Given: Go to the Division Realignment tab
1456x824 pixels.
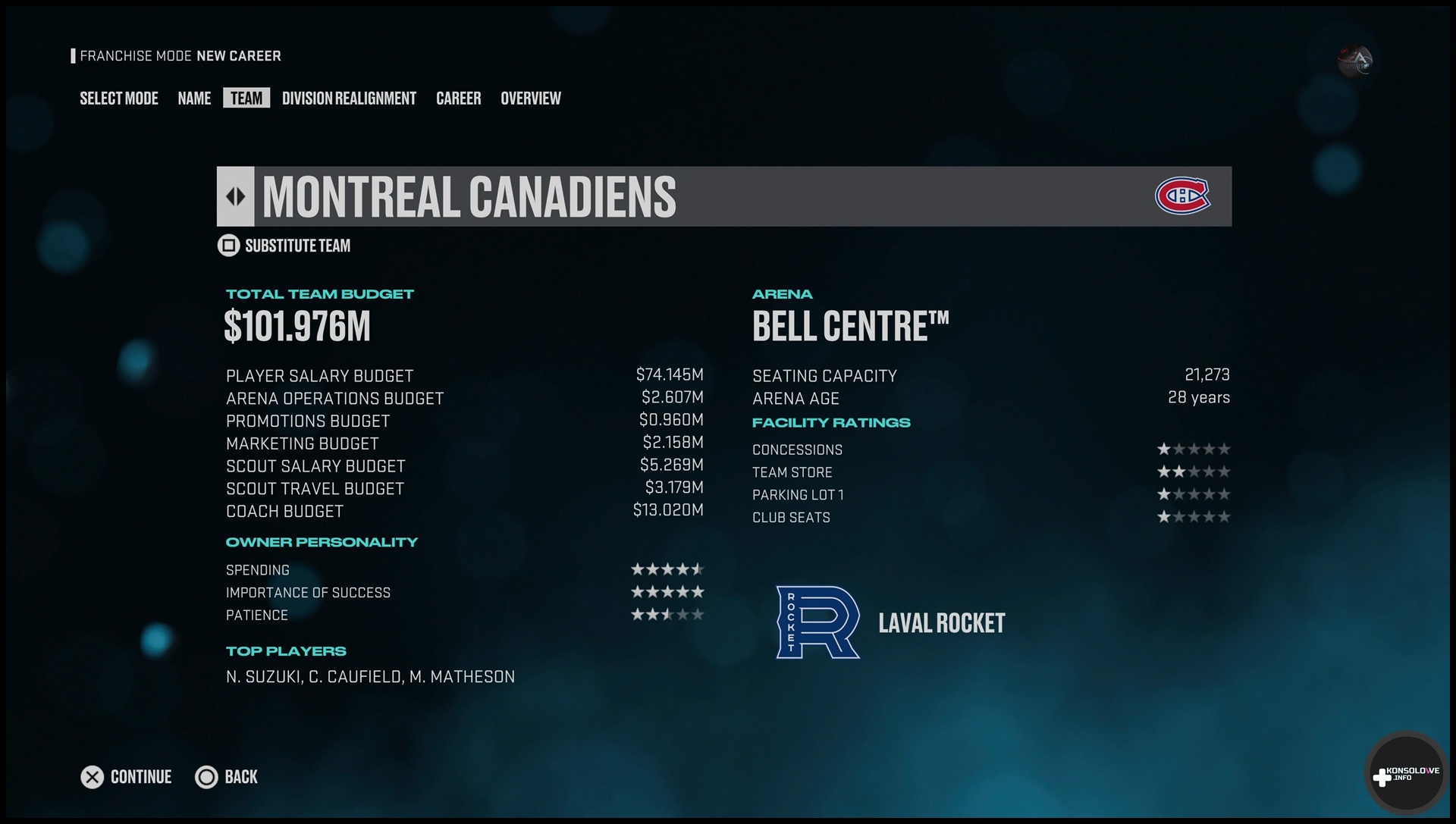Looking at the screenshot, I should tap(349, 99).
